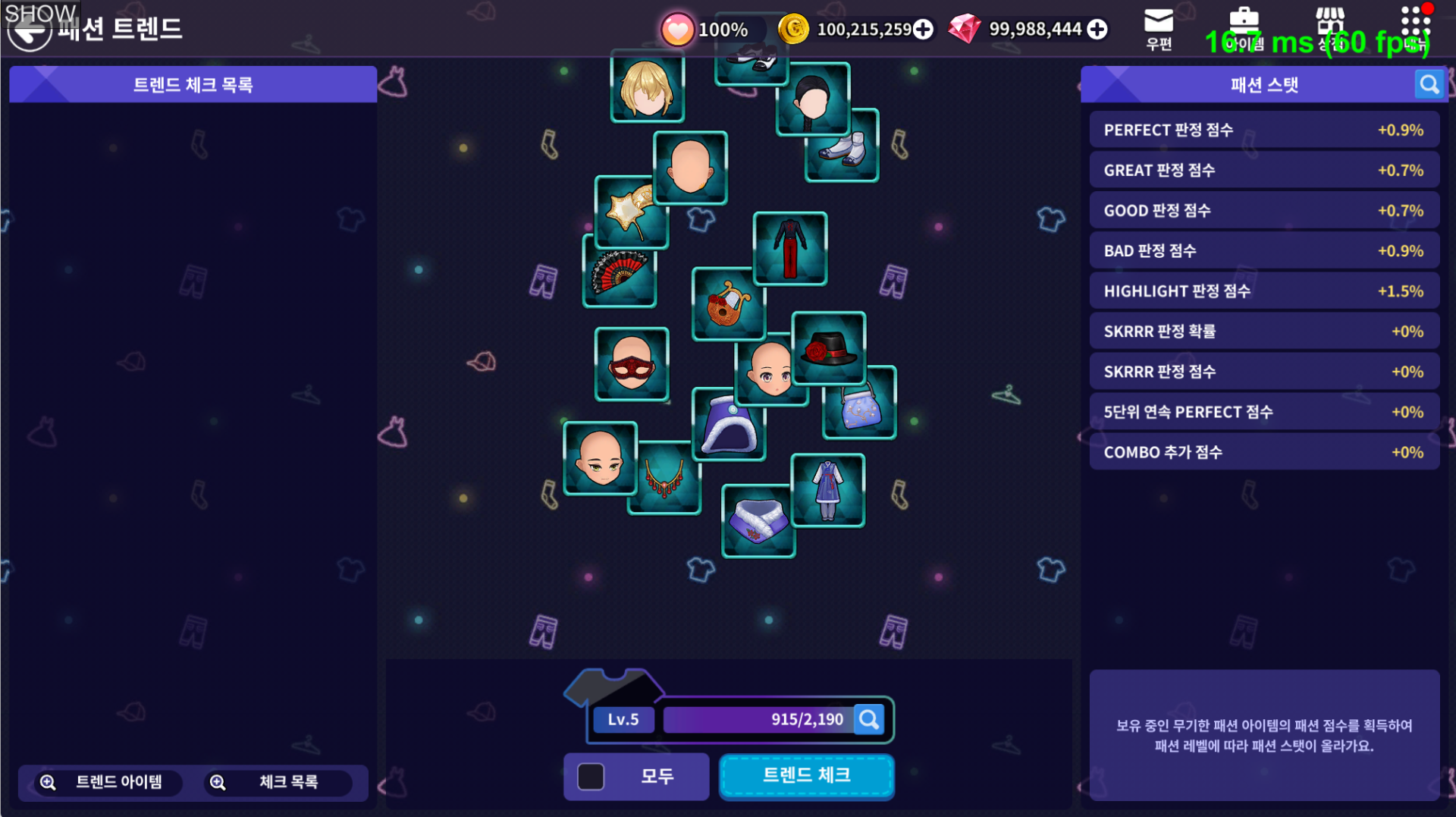Toggle the 모두 checkbox

click(x=591, y=776)
